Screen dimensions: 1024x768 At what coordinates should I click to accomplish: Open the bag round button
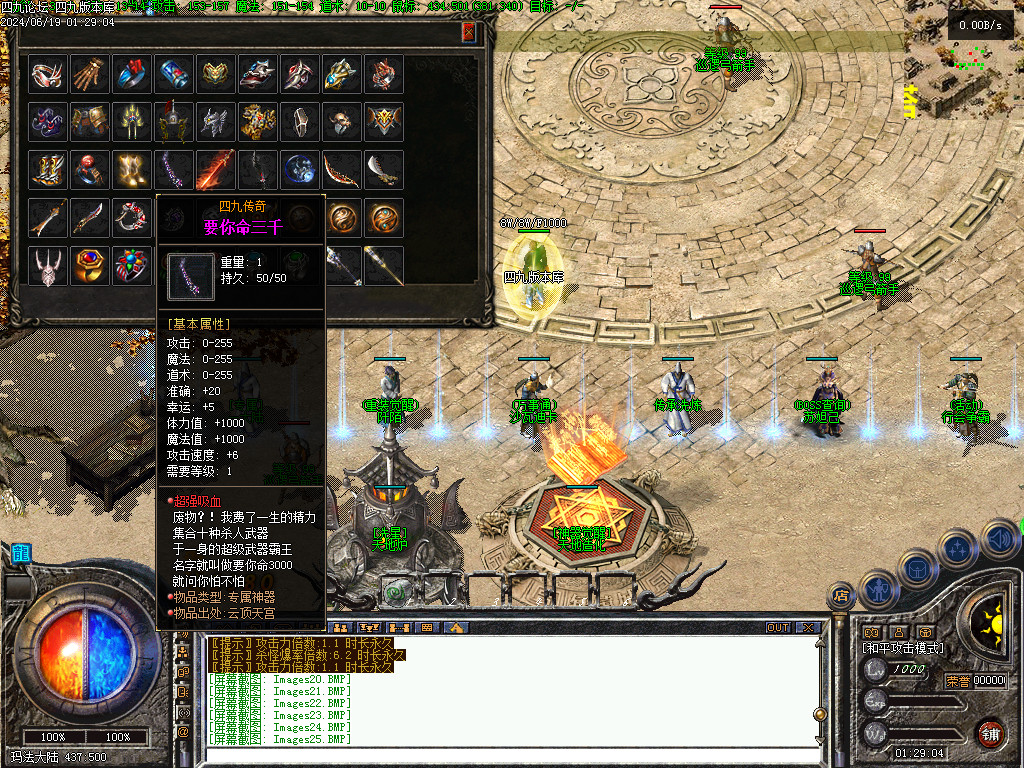tap(918, 568)
